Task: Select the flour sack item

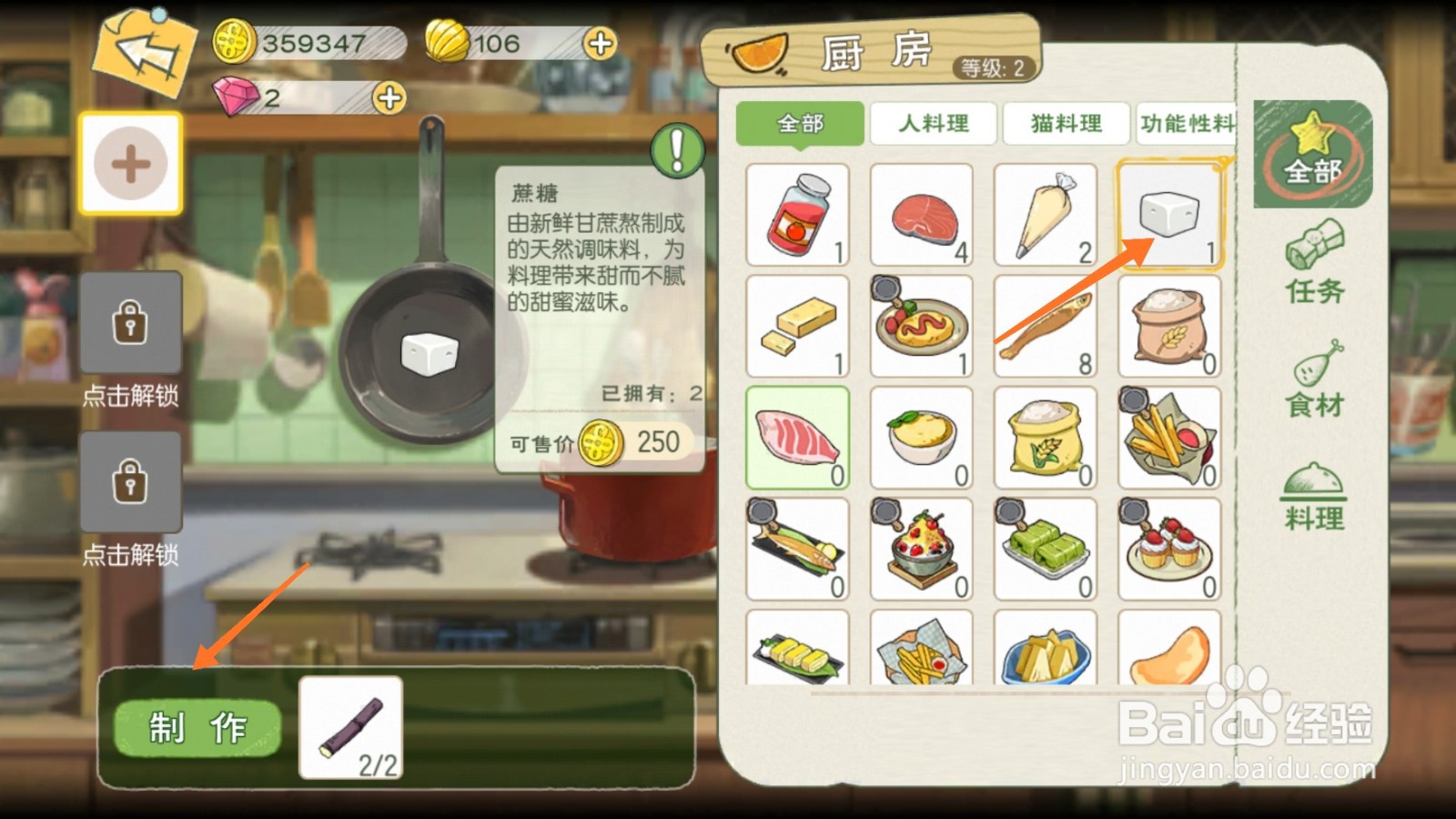Action: (1169, 326)
